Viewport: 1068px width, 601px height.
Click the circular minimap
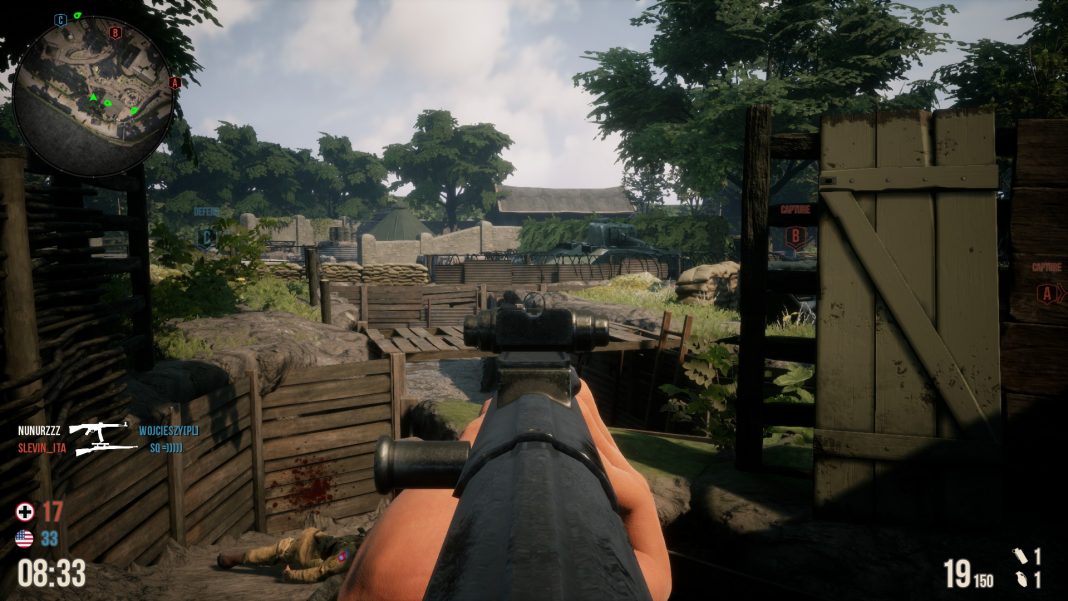[x=93, y=96]
